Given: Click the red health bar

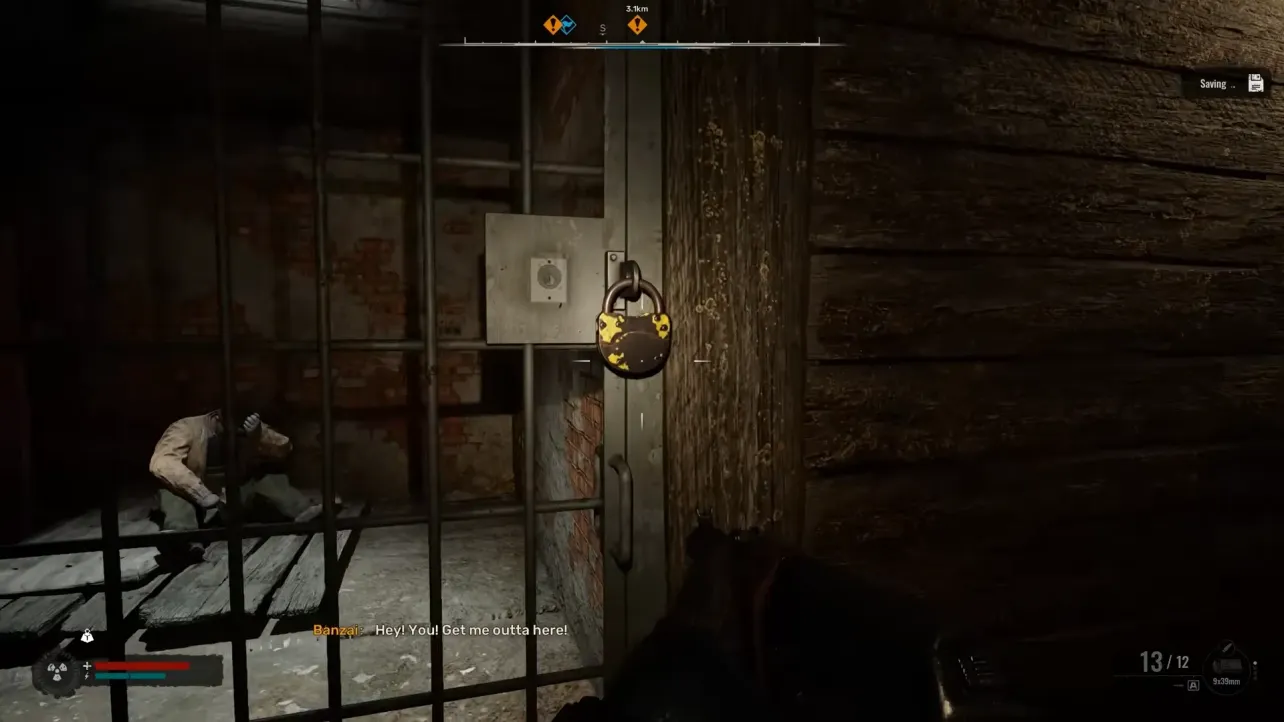Looking at the screenshot, I should click(x=141, y=665).
